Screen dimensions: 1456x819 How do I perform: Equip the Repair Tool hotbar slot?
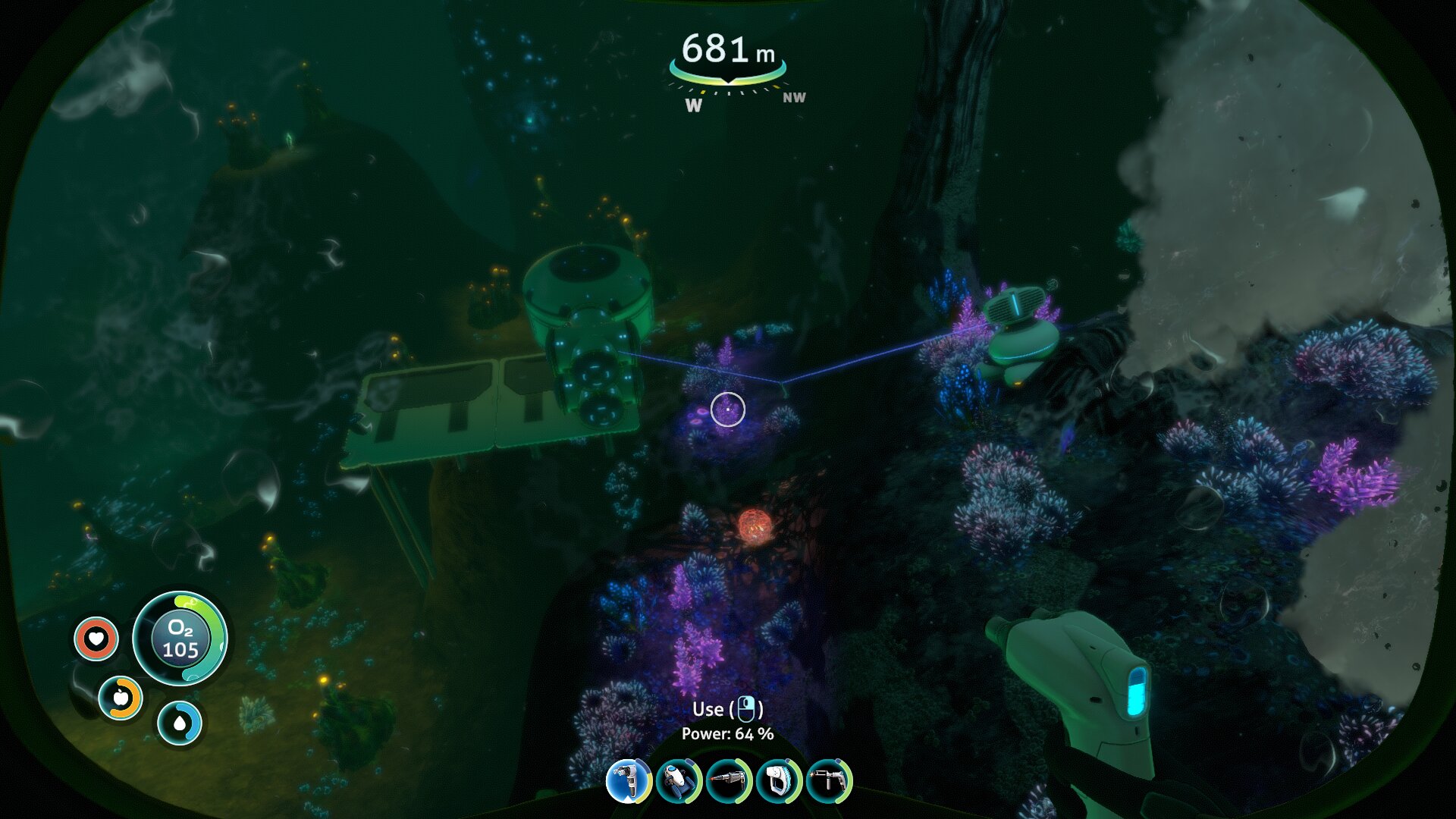[829, 780]
